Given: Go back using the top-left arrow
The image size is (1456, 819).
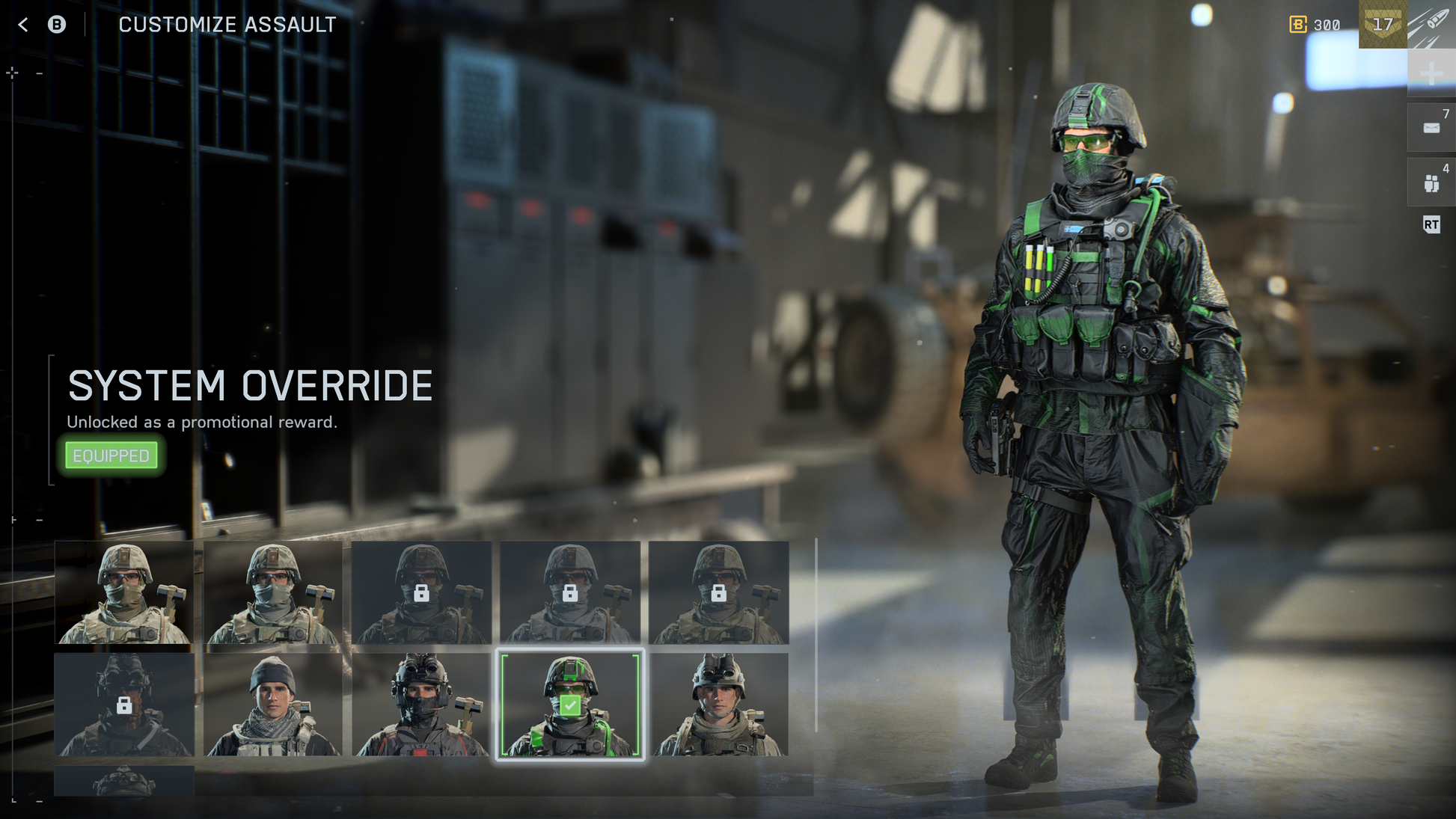Looking at the screenshot, I should (23, 25).
